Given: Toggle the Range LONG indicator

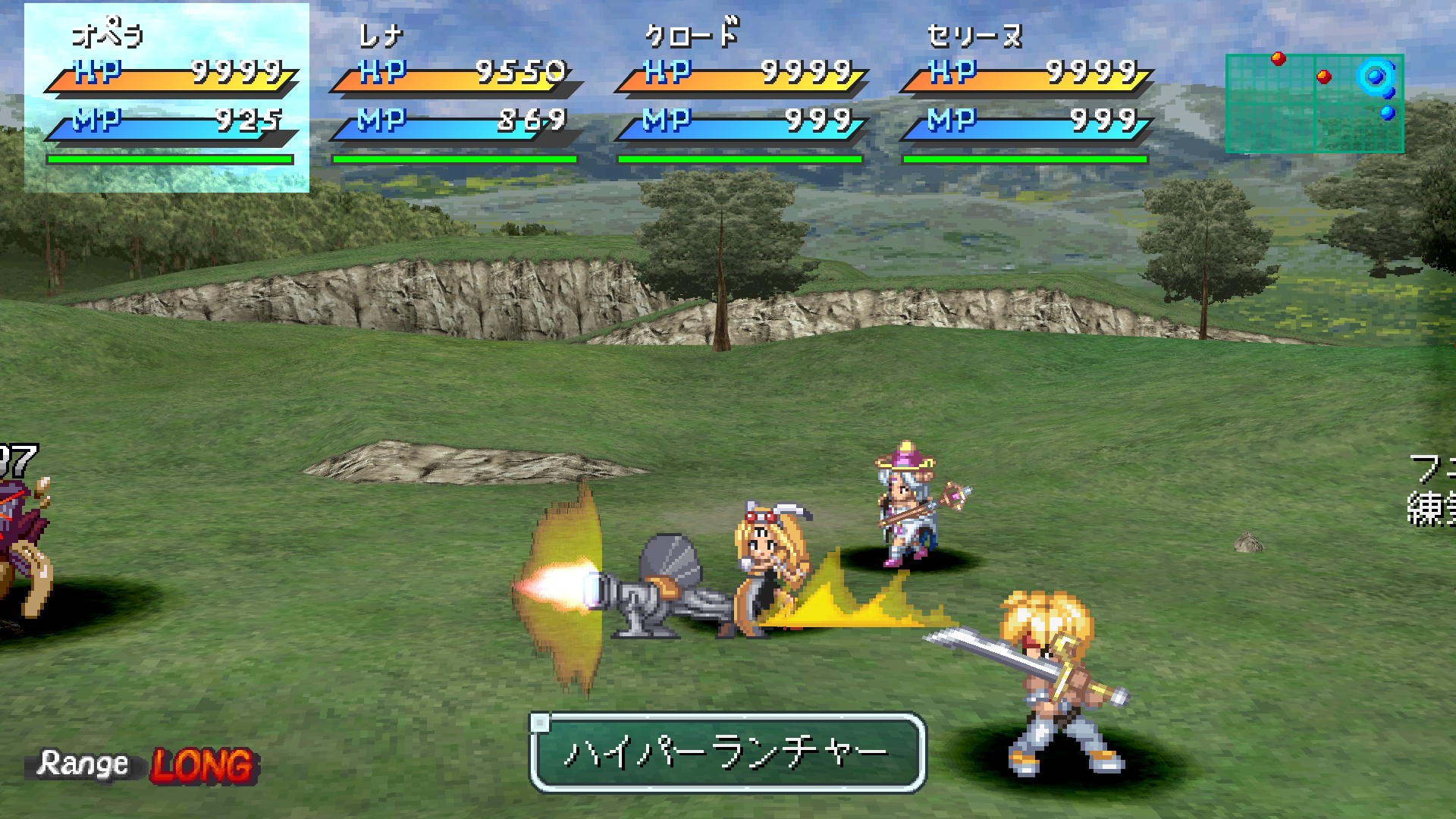Looking at the screenshot, I should pos(144,764).
